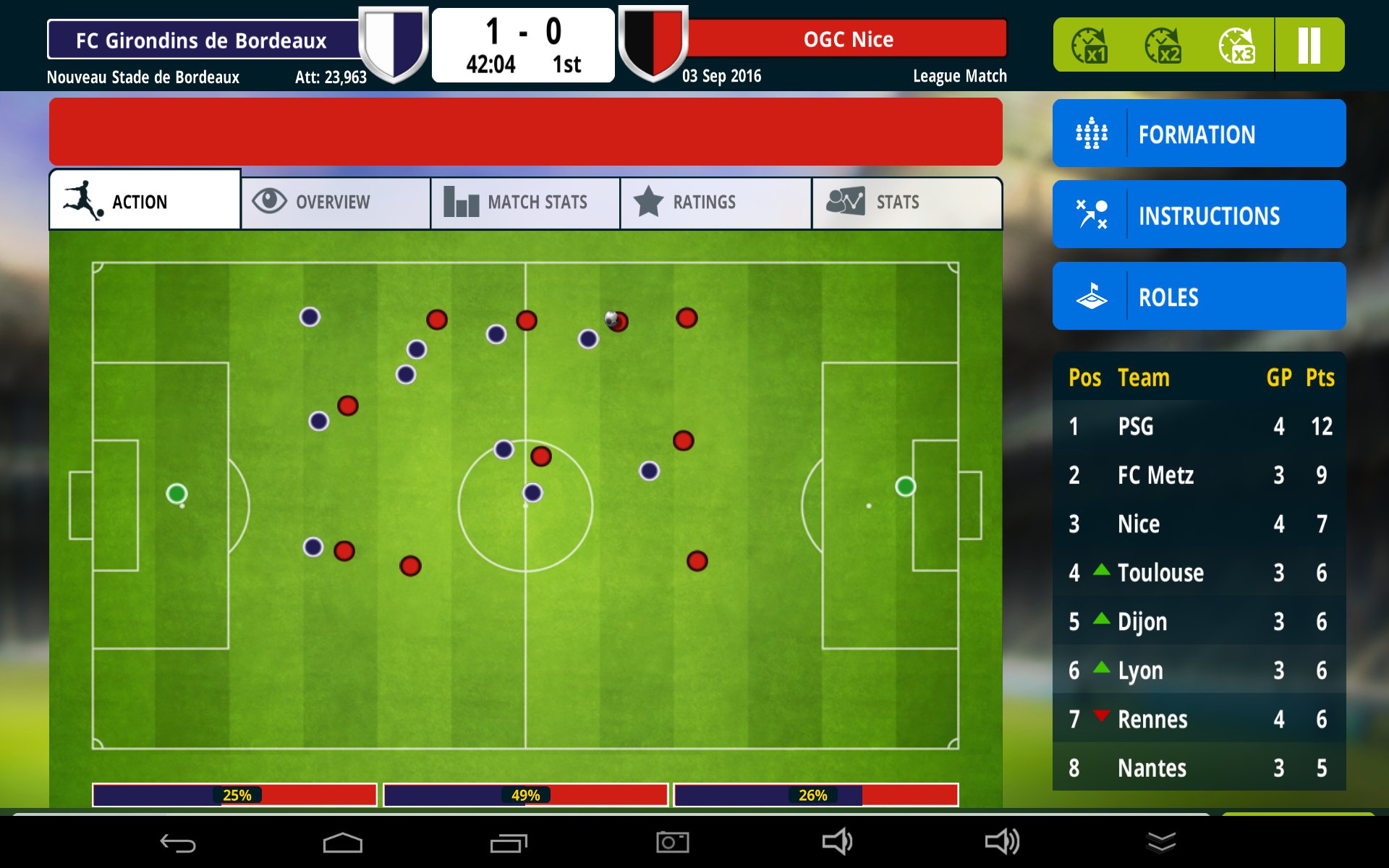
Task: Raise the volume from navigation bar
Action: (x=1002, y=842)
